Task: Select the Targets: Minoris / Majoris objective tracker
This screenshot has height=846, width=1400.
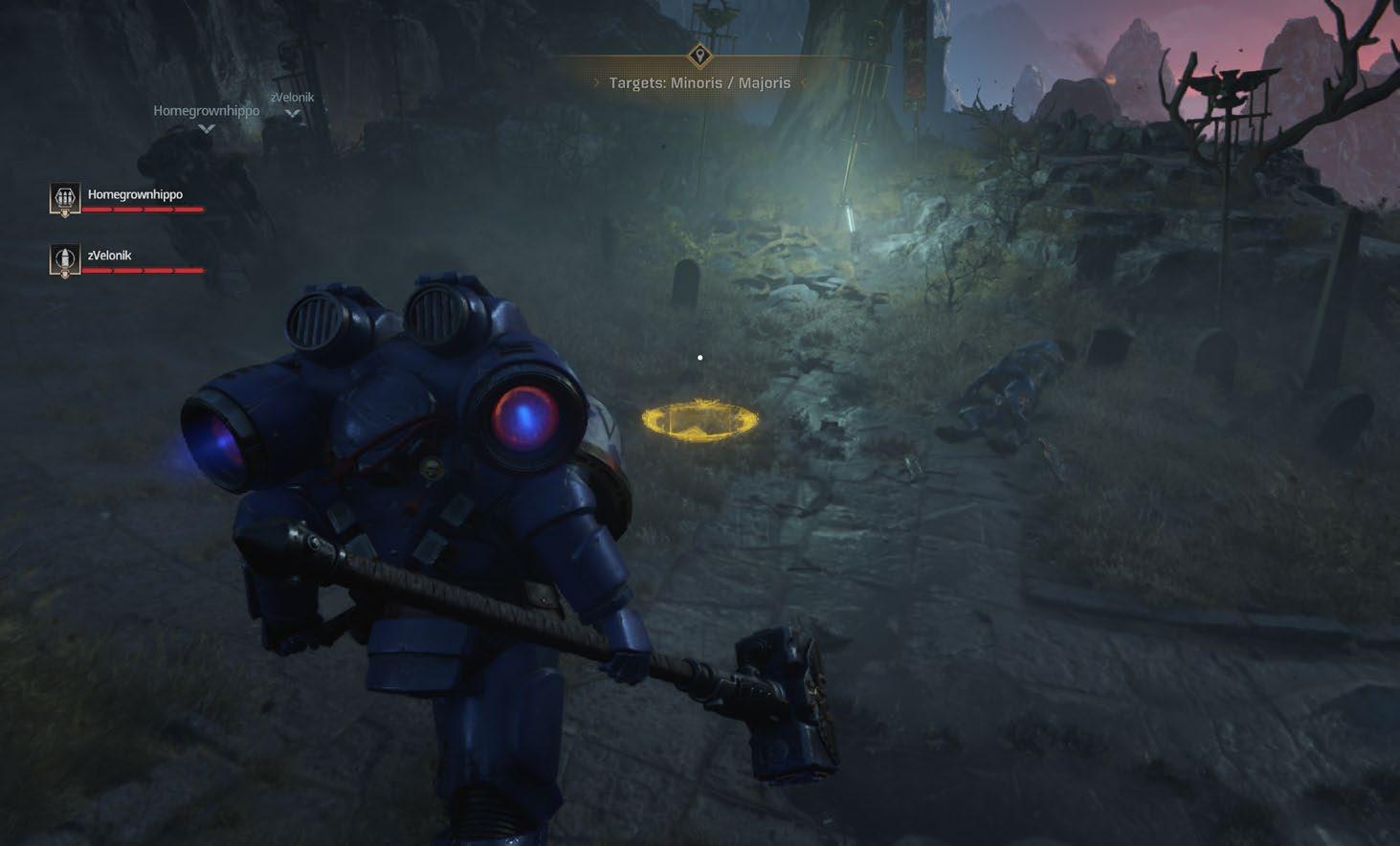Action: 700,83
